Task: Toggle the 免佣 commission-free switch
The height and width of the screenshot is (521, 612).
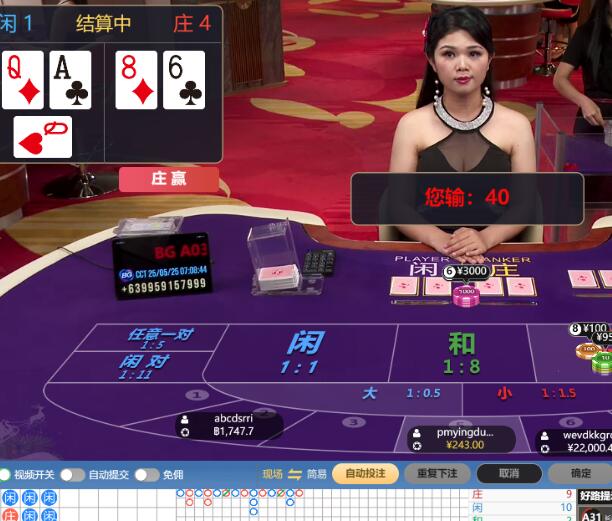Action: 147,474
